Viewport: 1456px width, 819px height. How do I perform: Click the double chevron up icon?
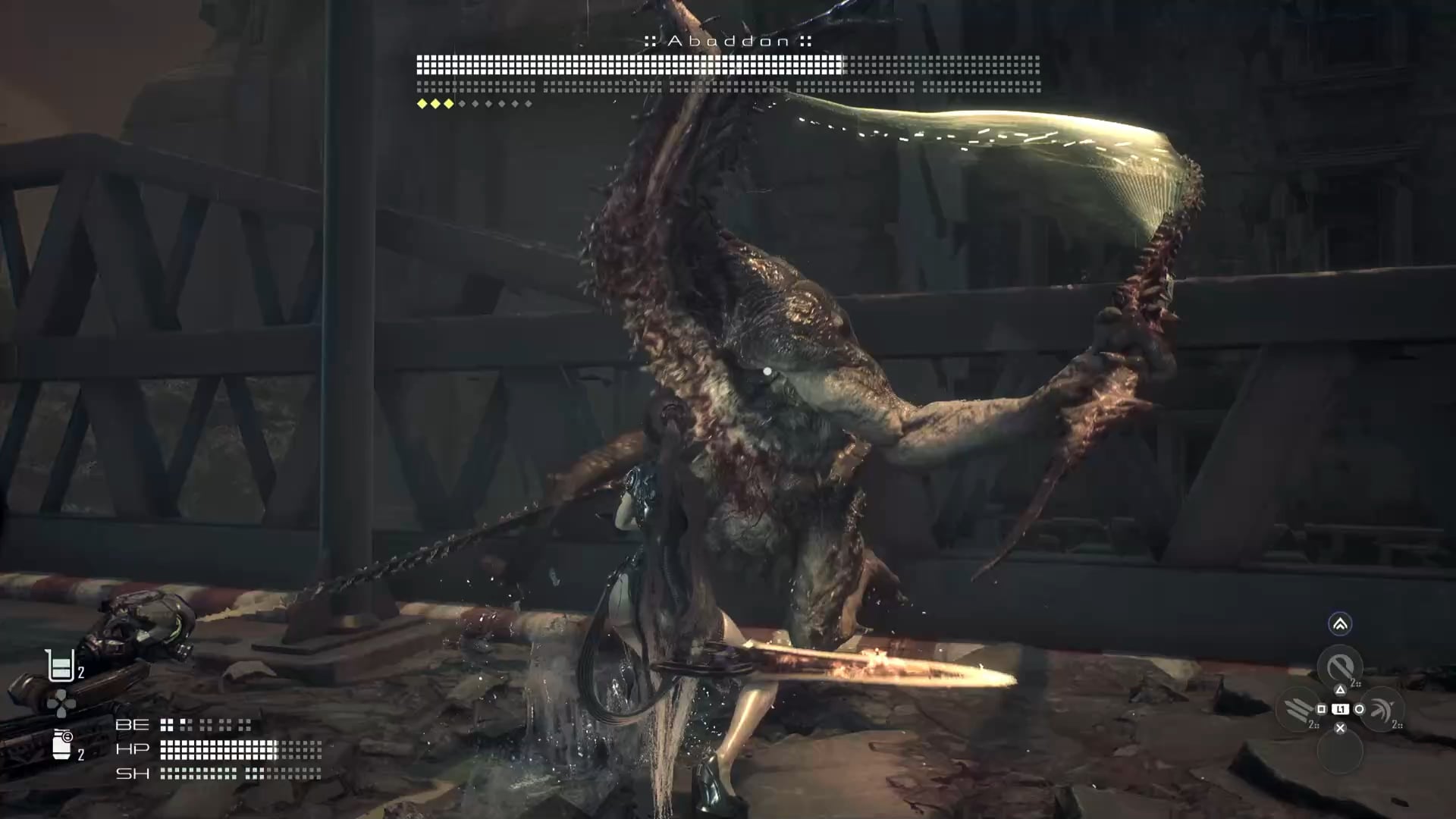[1340, 624]
